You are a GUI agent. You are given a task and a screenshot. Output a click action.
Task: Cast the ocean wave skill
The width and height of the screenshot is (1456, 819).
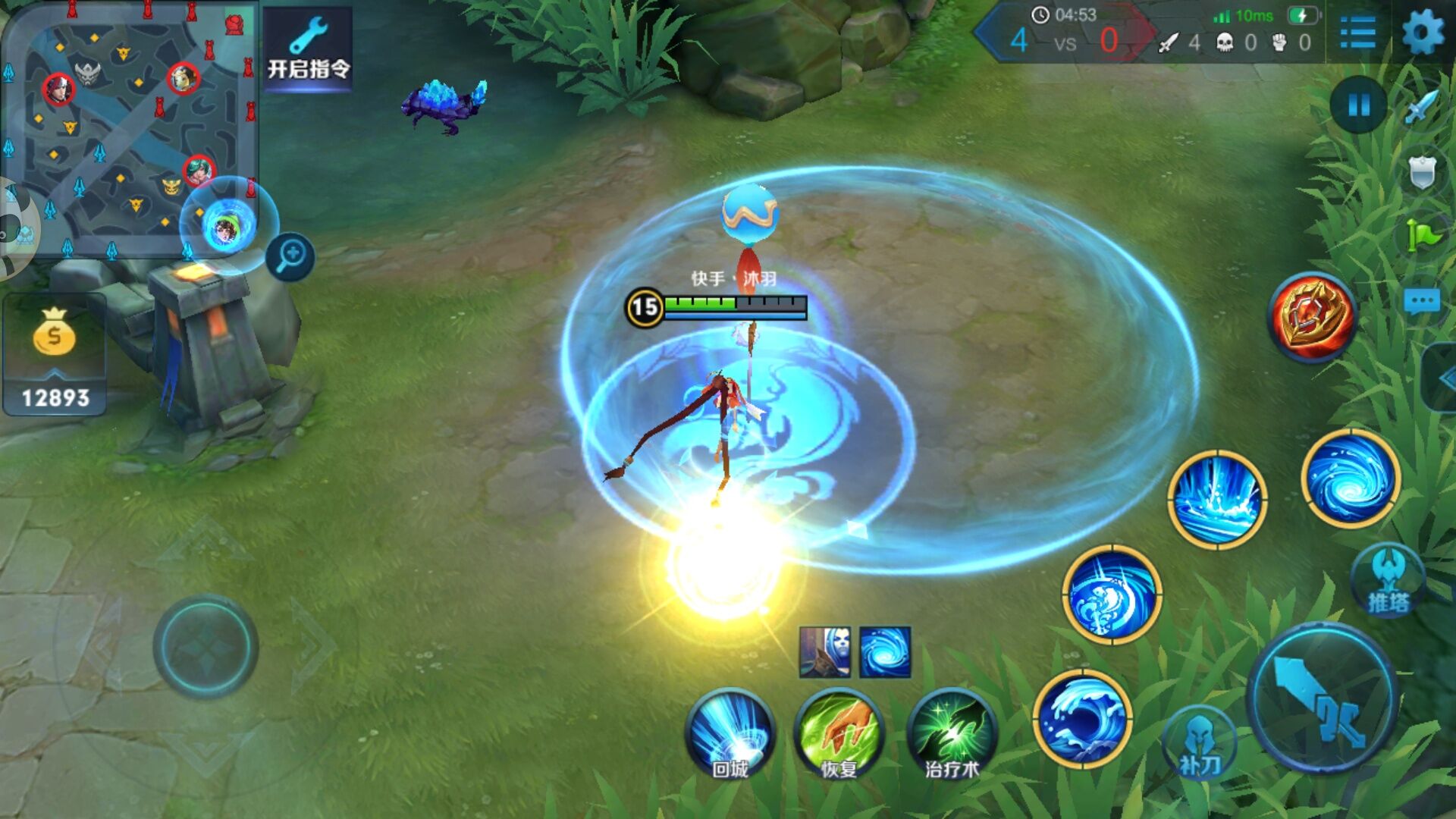1083,719
